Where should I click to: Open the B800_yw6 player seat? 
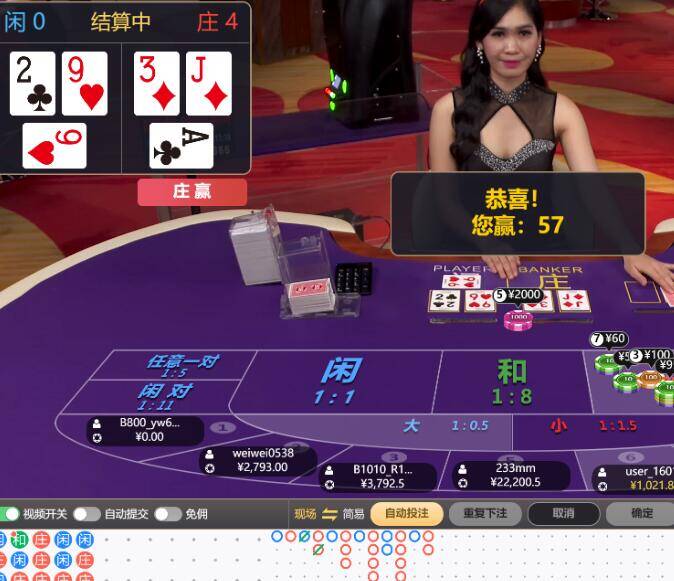click(143, 430)
